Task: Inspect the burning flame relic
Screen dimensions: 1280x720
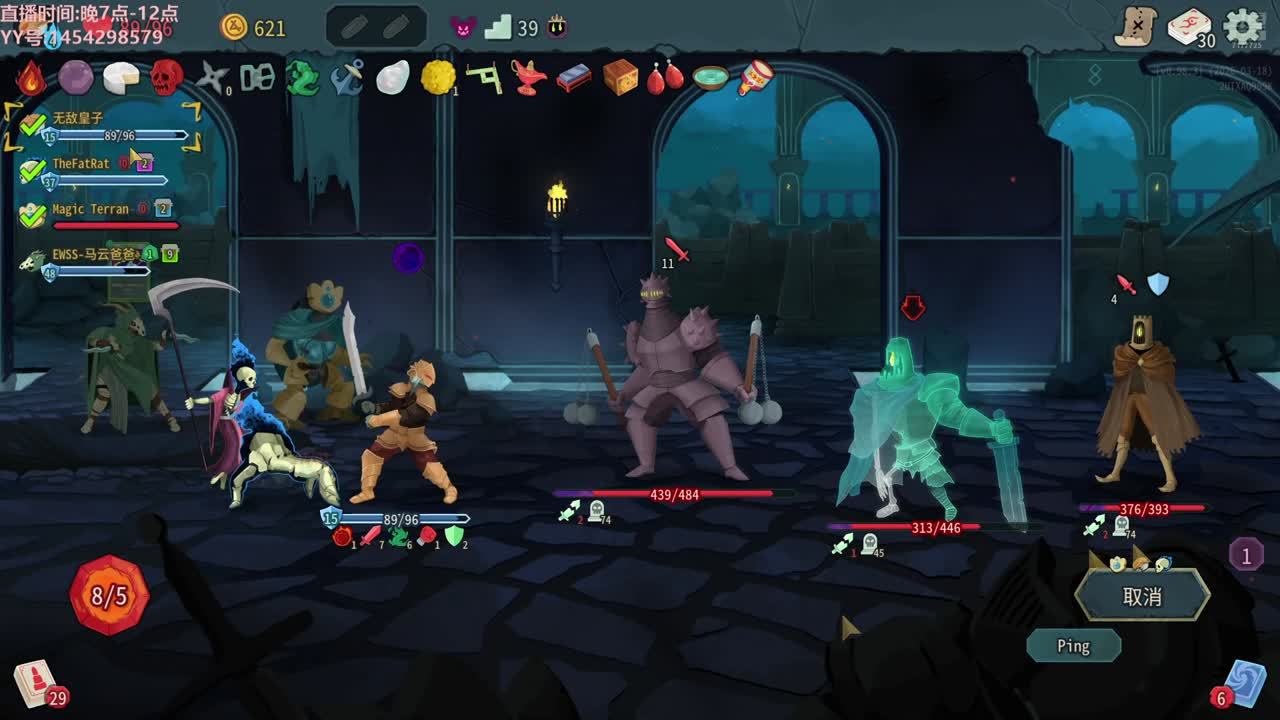Action: coord(31,77)
